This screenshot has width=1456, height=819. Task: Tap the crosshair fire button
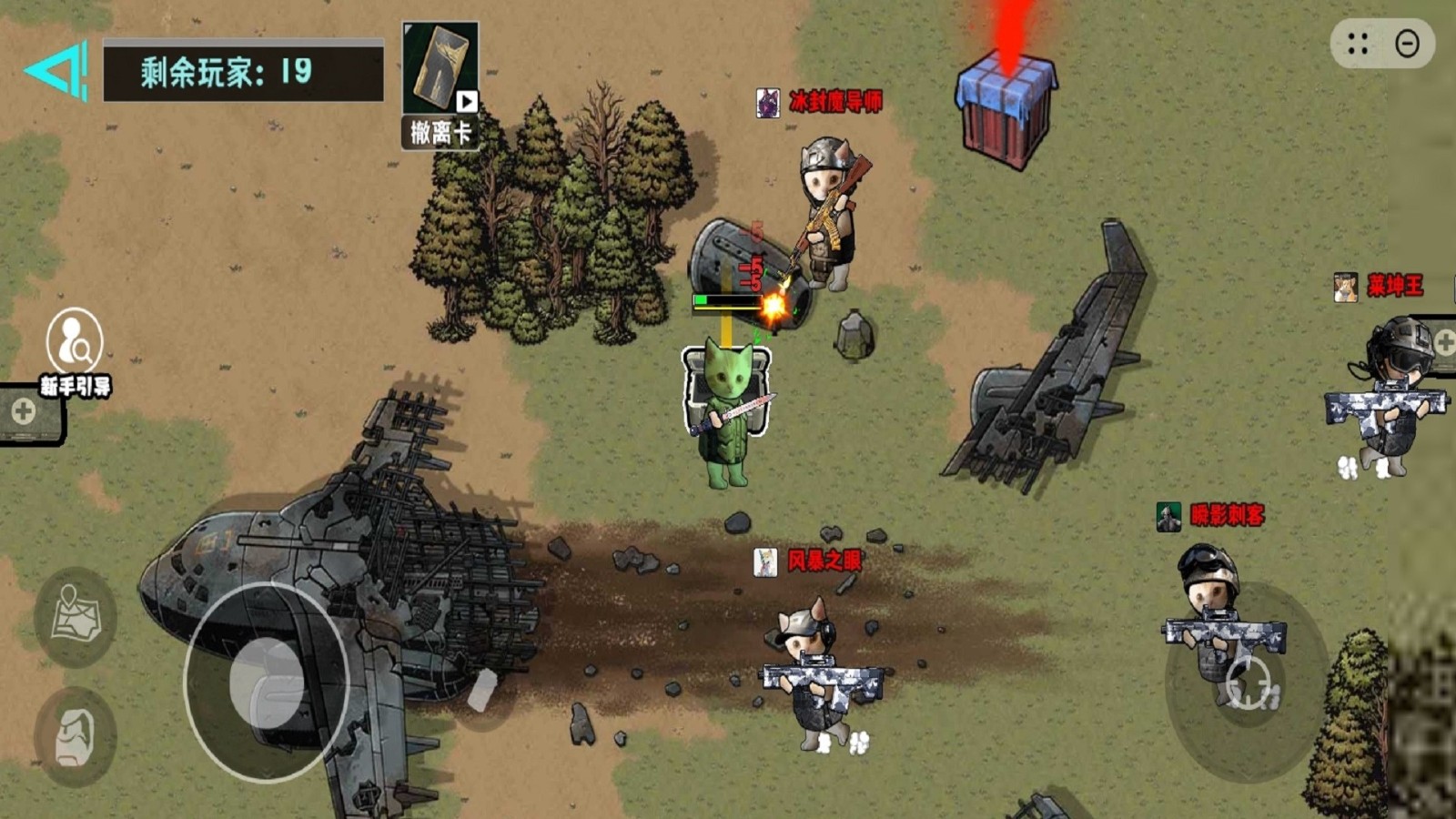point(1248,682)
